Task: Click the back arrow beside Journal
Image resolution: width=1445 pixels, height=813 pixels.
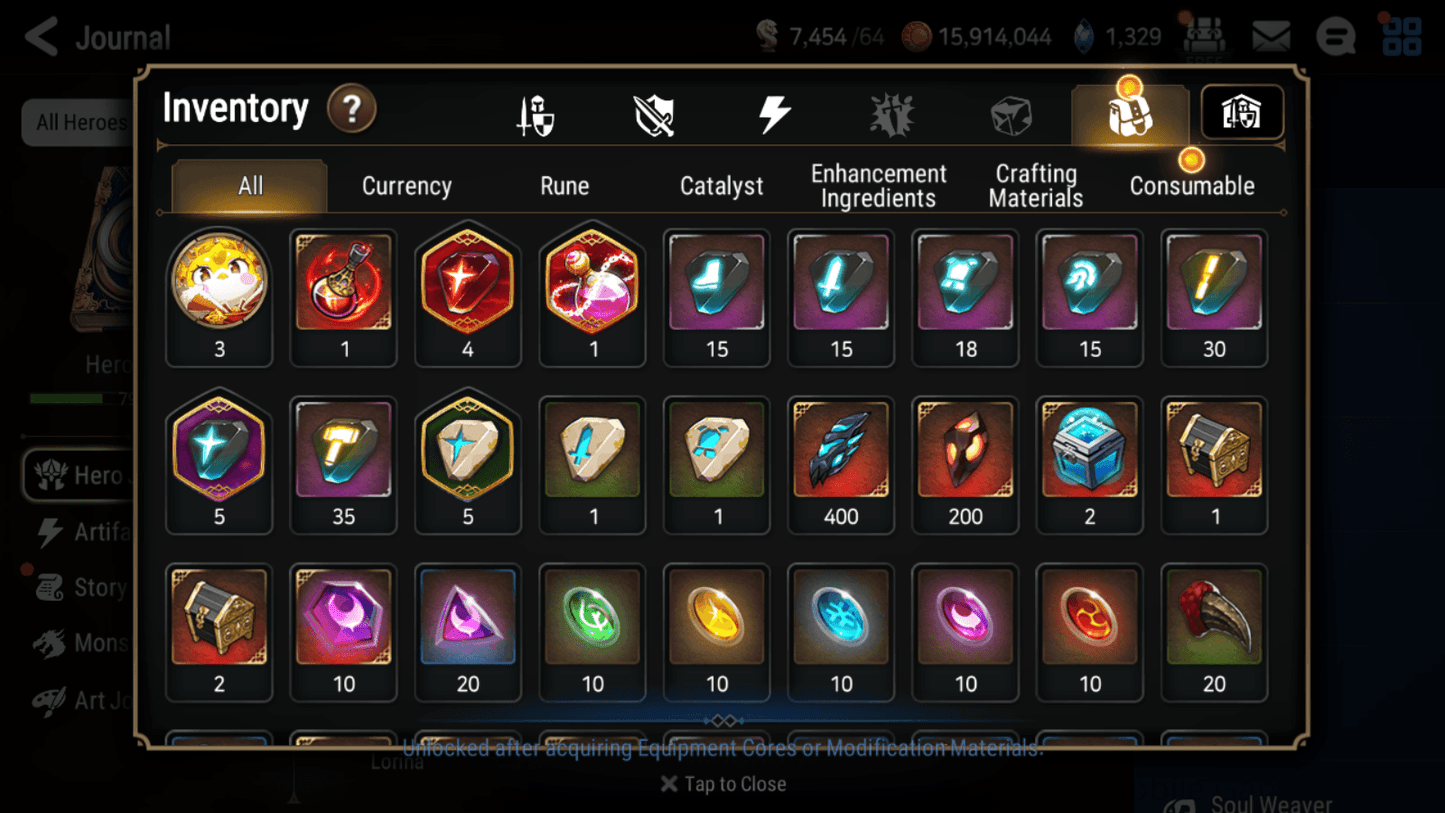Action: pos(41,36)
